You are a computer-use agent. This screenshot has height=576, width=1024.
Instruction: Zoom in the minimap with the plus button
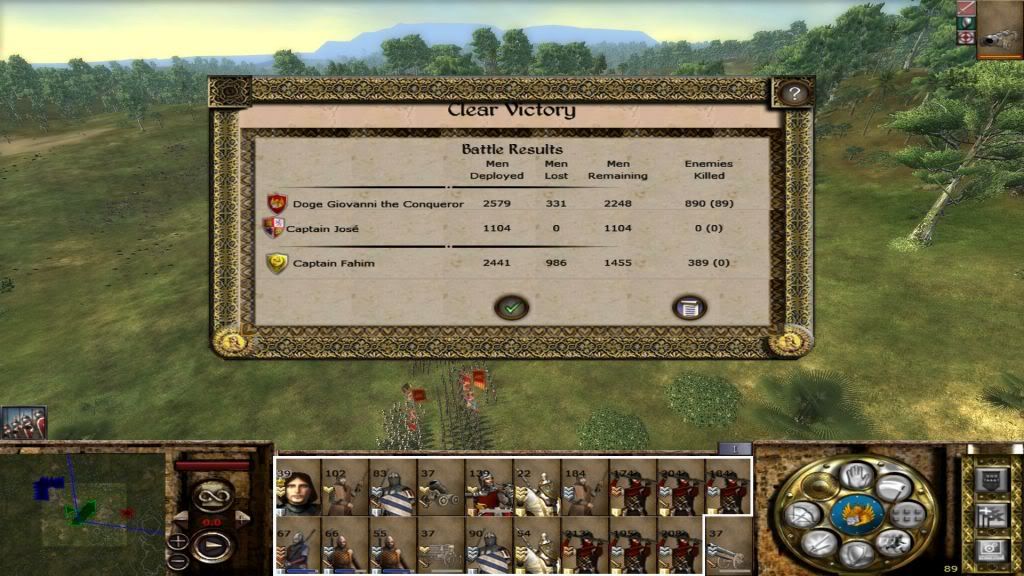[x=177, y=542]
